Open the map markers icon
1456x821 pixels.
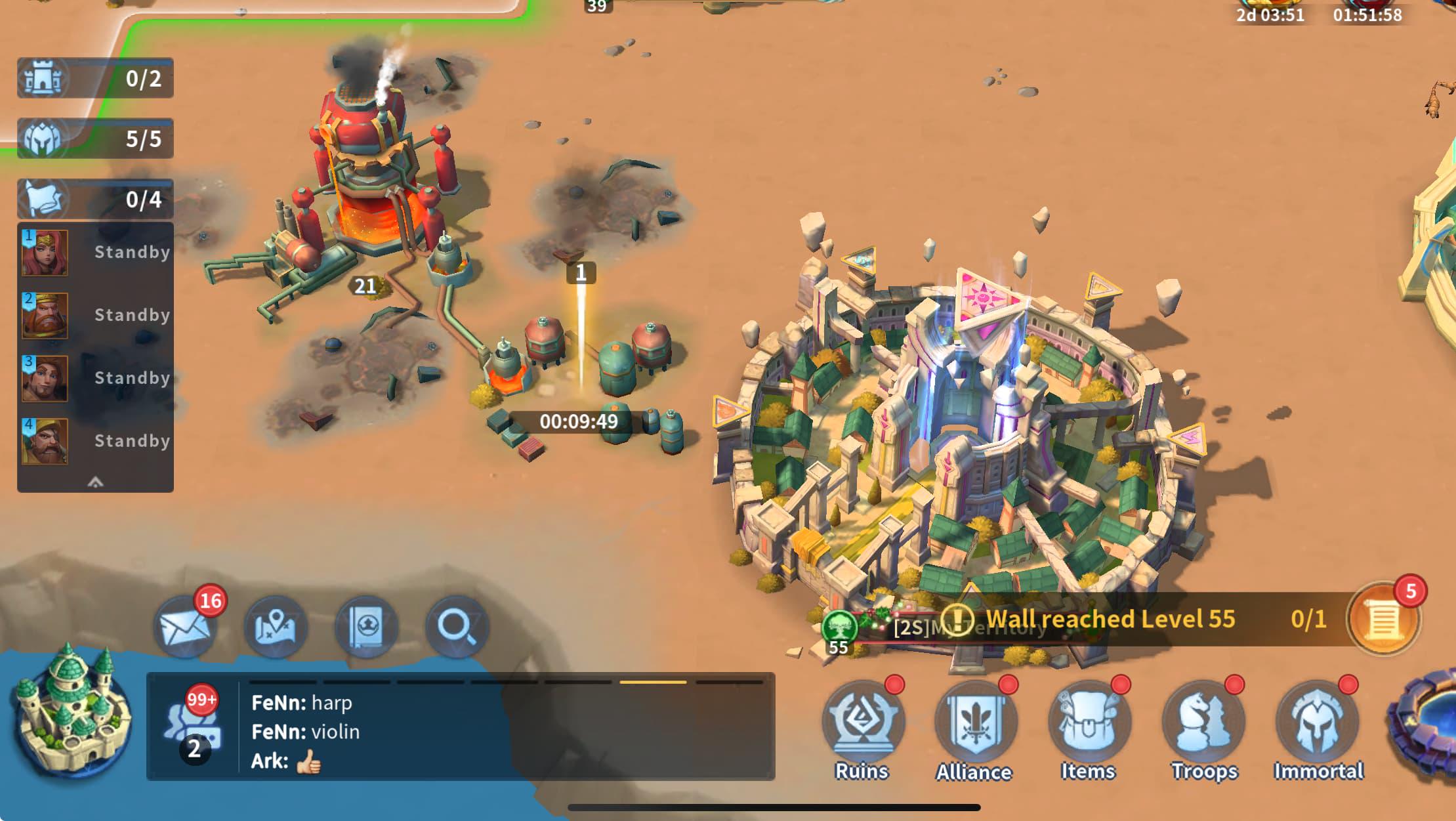point(276,627)
